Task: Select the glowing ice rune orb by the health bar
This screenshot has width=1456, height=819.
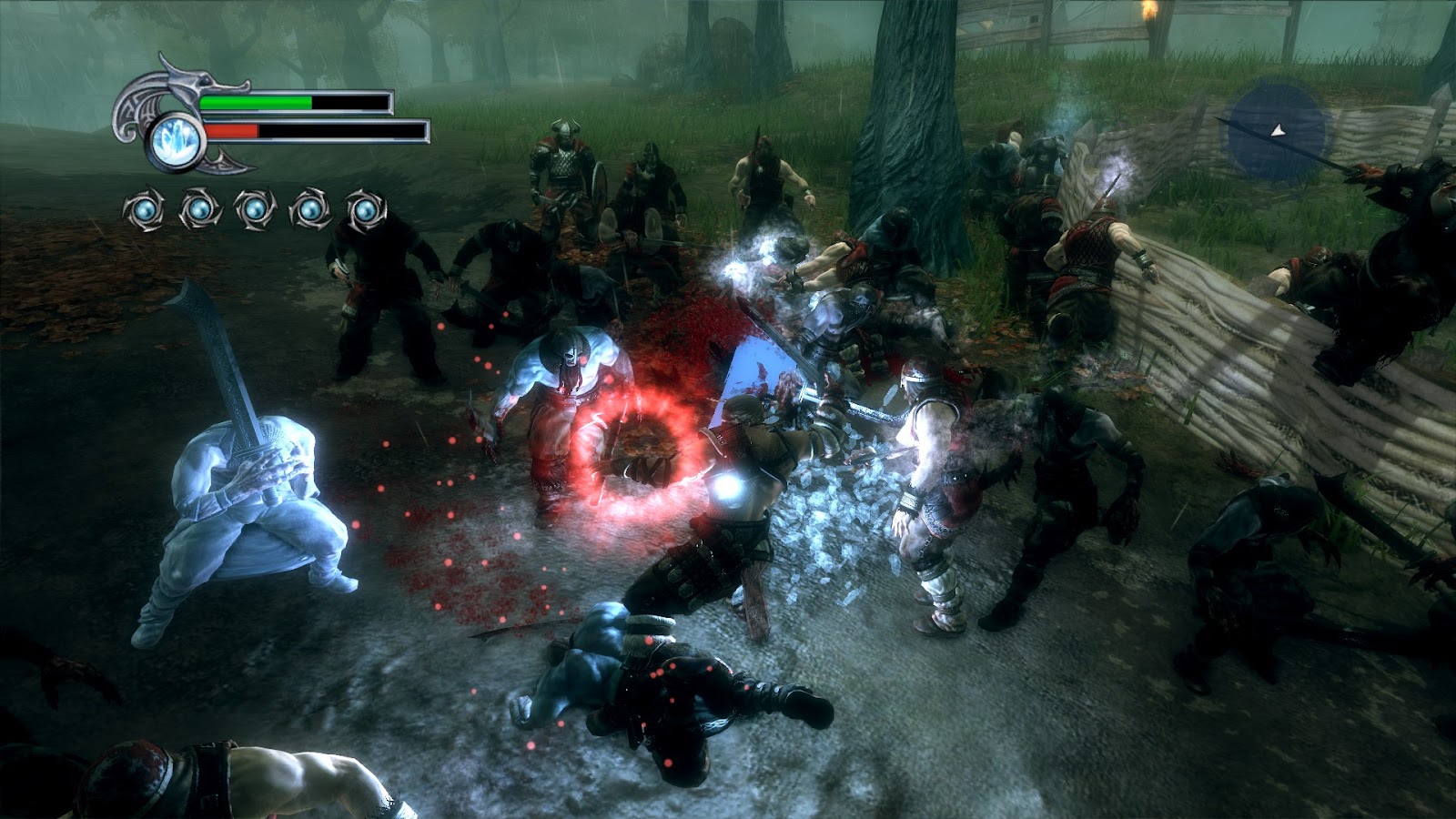Action: (170, 140)
